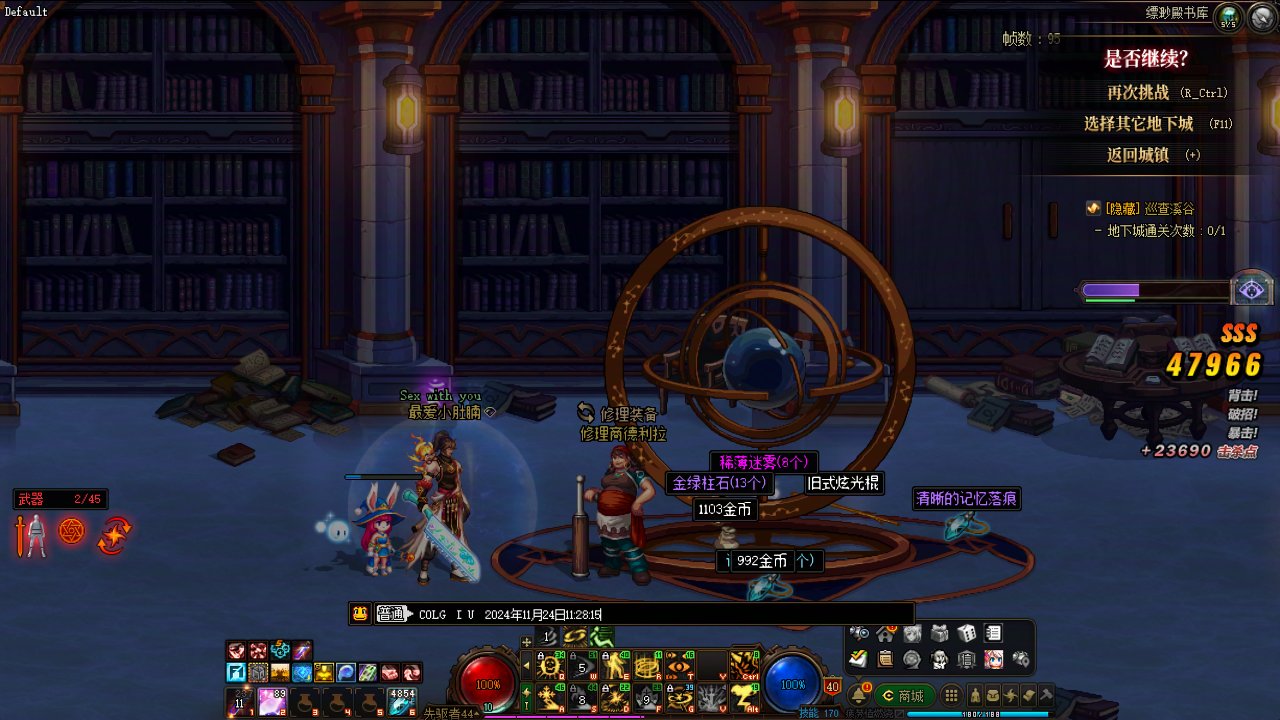Click the purple eye button beside gauge
The width and height of the screenshot is (1280, 720).
[1250, 290]
